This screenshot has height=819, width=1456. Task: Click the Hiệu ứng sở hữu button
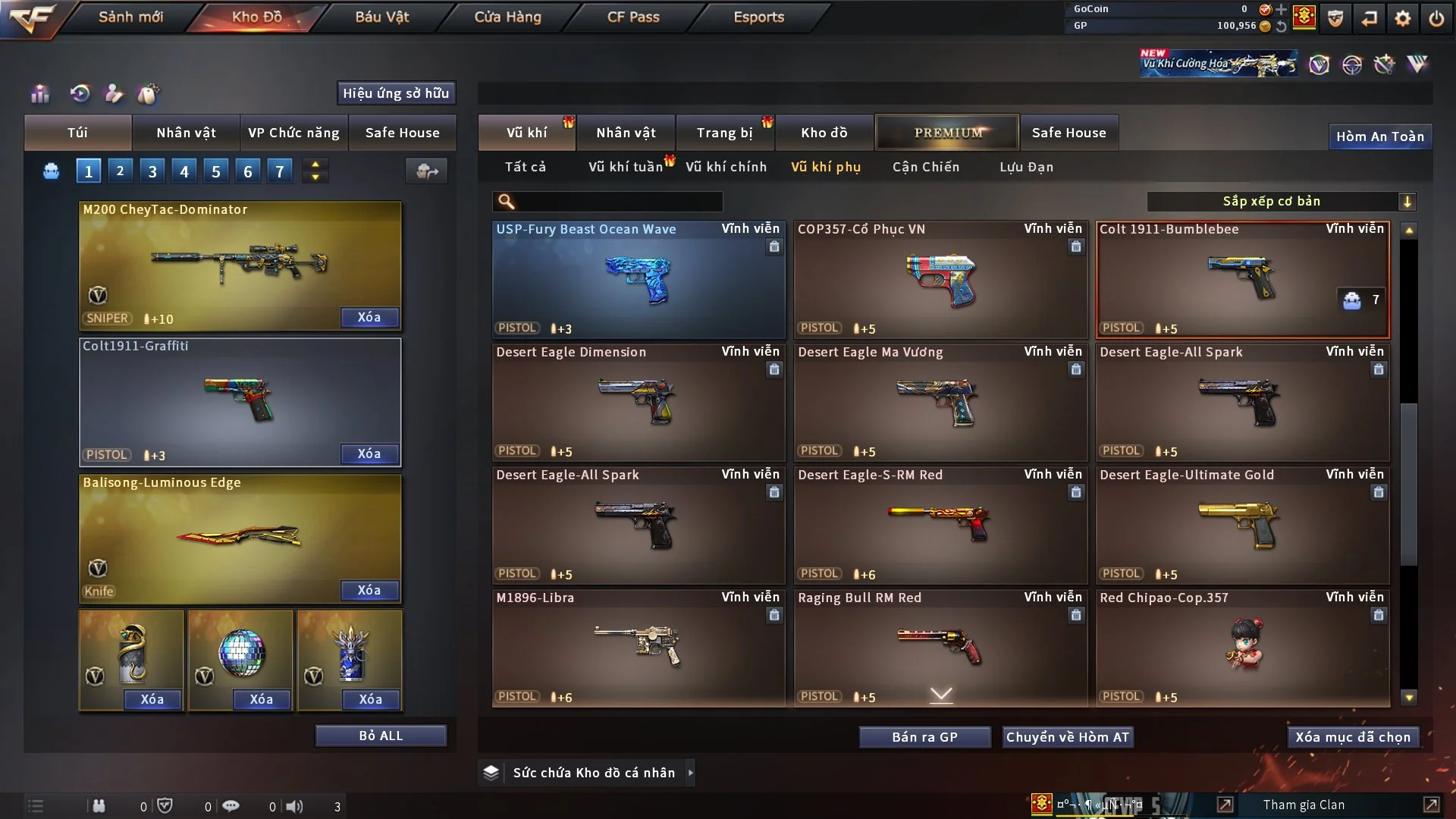pos(396,93)
